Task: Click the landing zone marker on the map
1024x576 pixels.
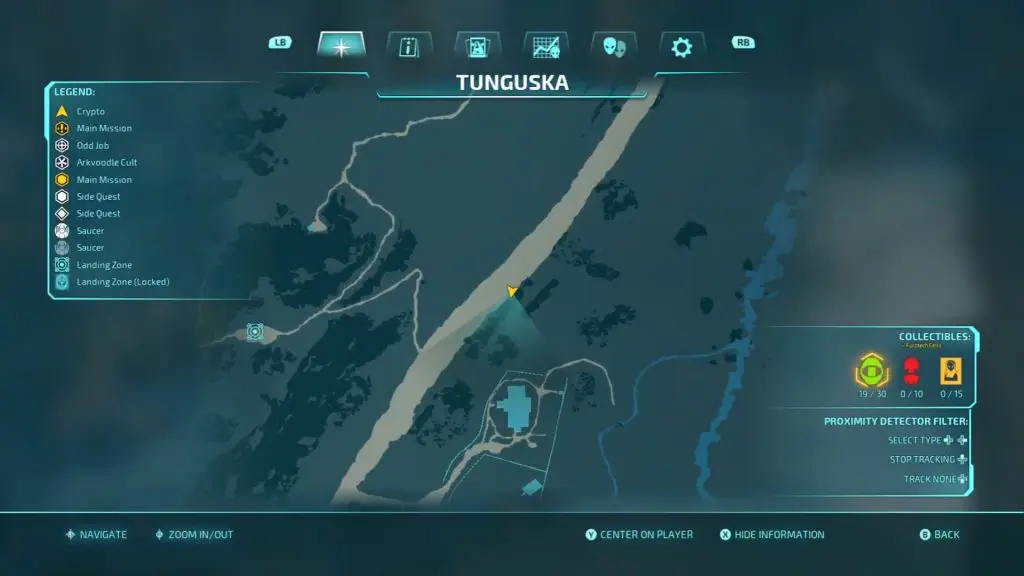Action: tap(255, 331)
